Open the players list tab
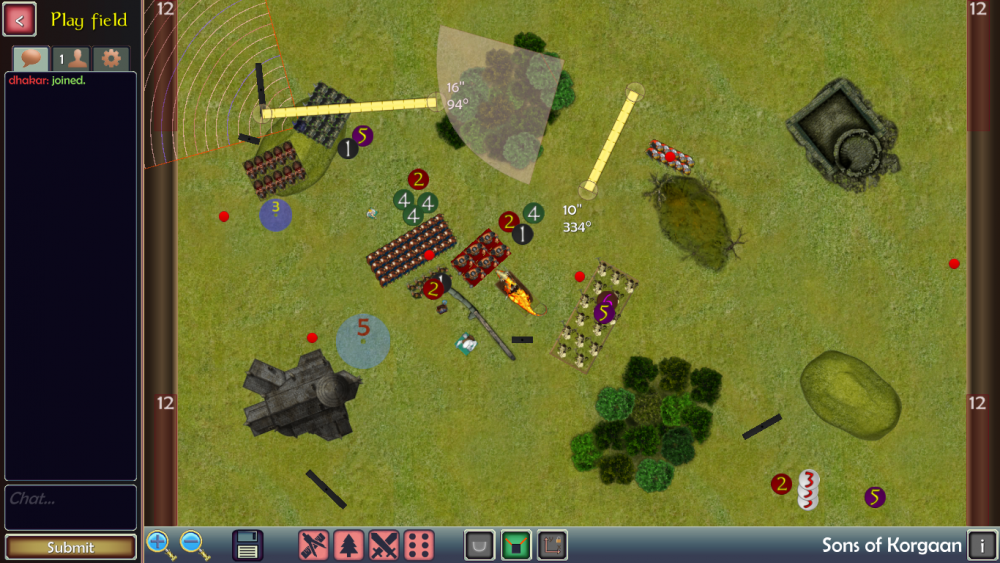1000x563 pixels. 70,58
